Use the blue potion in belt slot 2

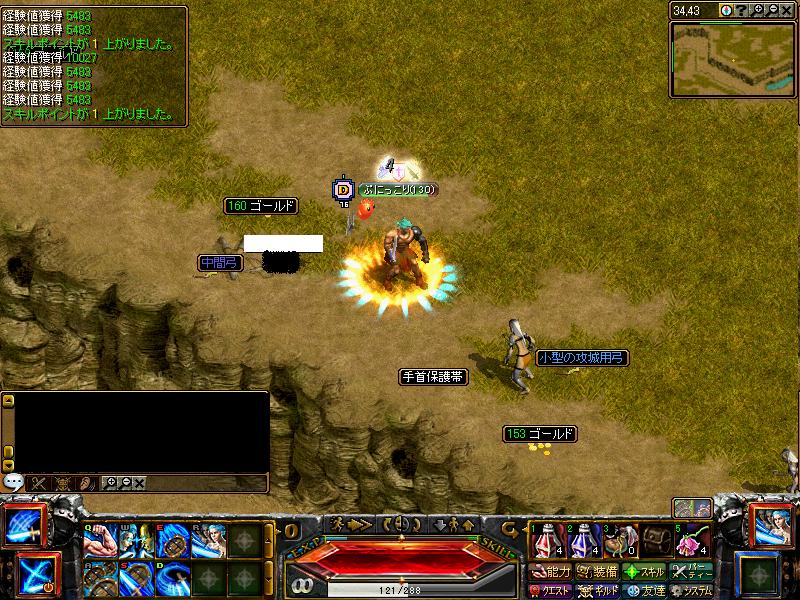tap(582, 541)
